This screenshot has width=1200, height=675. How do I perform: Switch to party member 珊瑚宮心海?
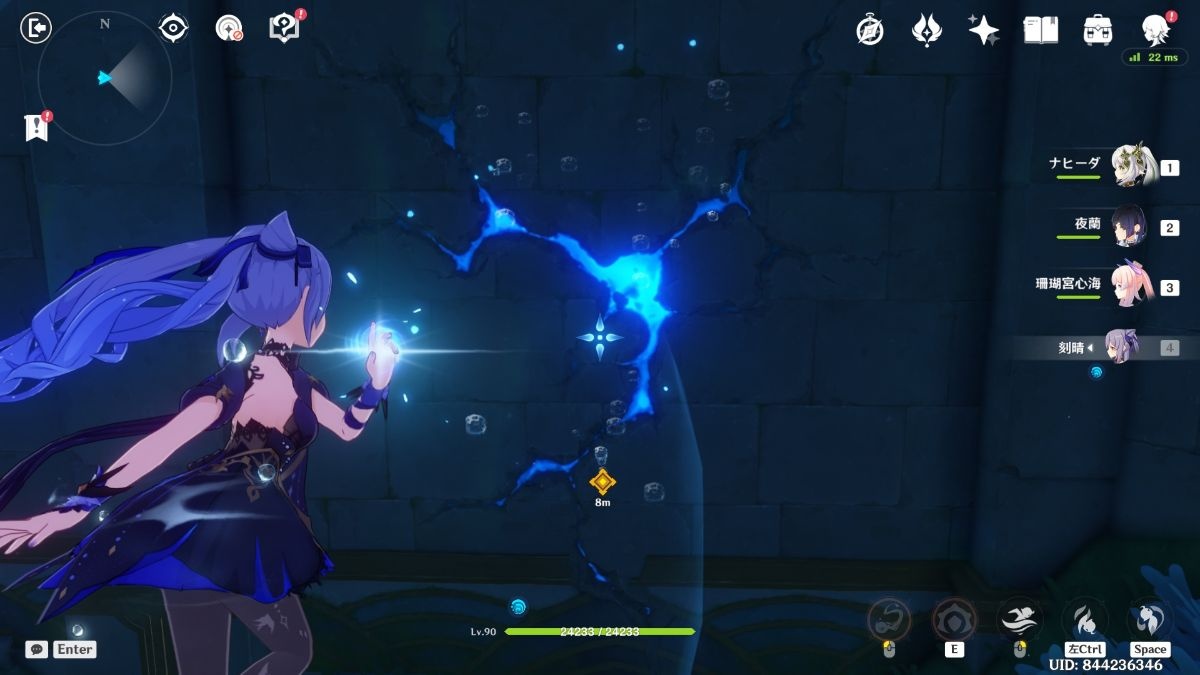[1132, 286]
